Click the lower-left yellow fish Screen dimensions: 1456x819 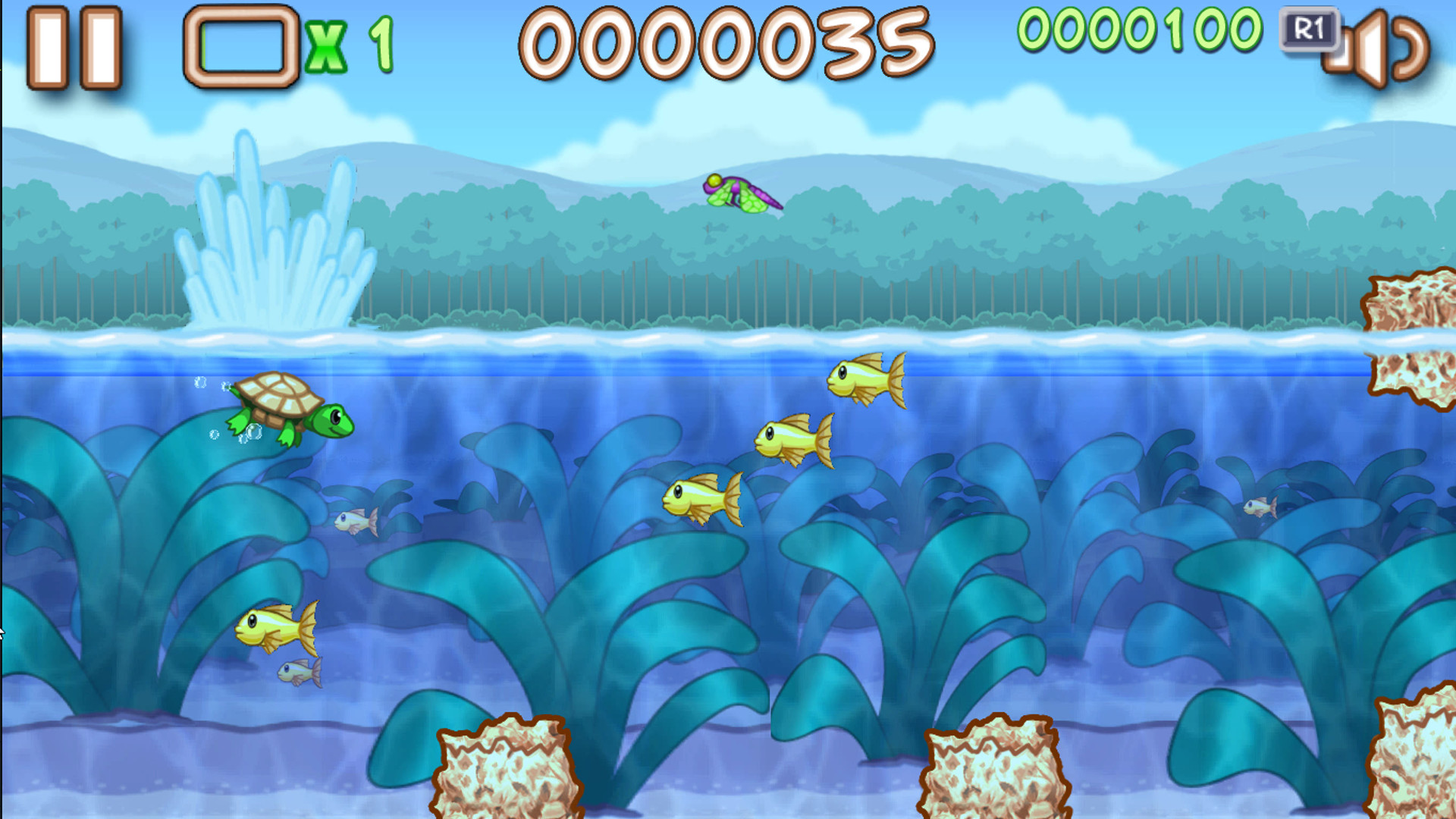click(277, 626)
